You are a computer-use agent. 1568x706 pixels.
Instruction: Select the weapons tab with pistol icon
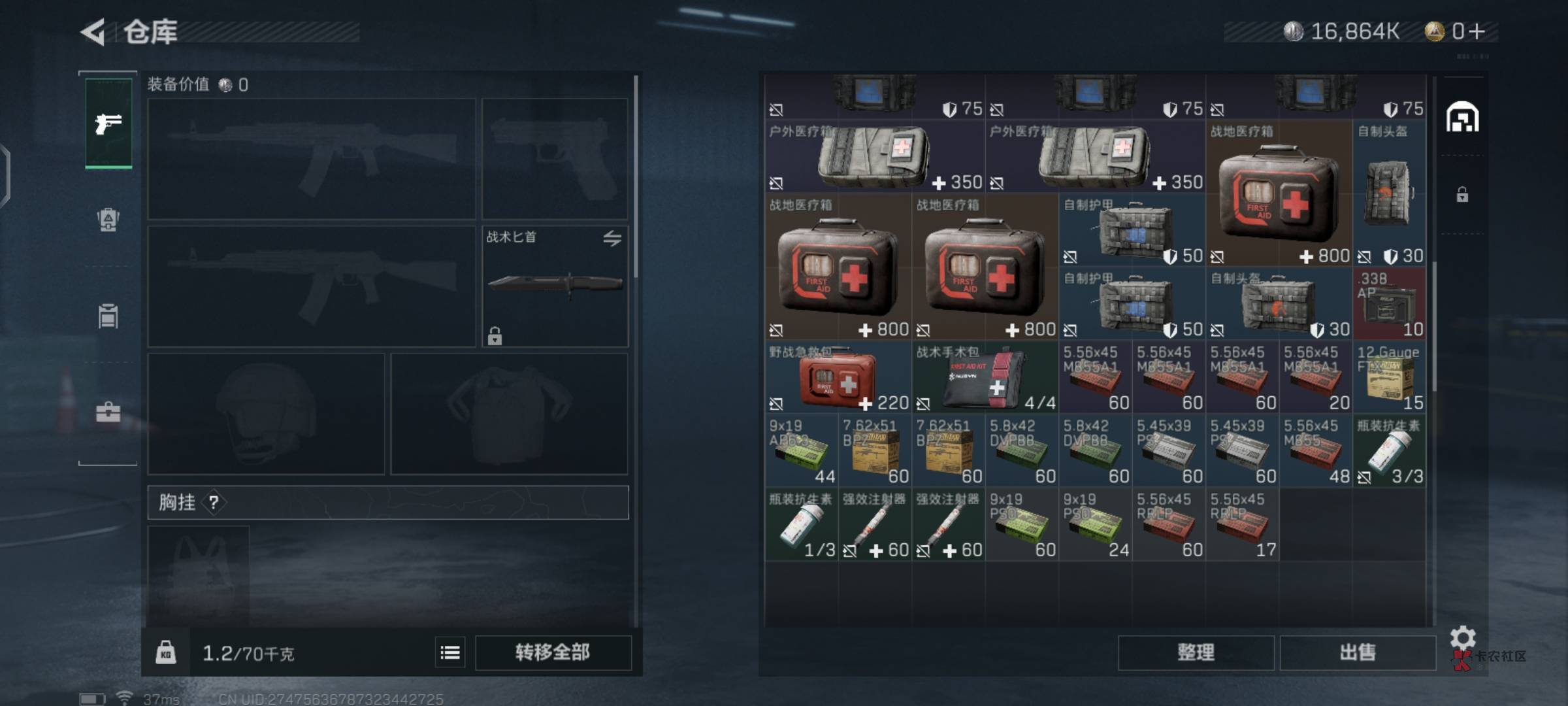pos(108,124)
